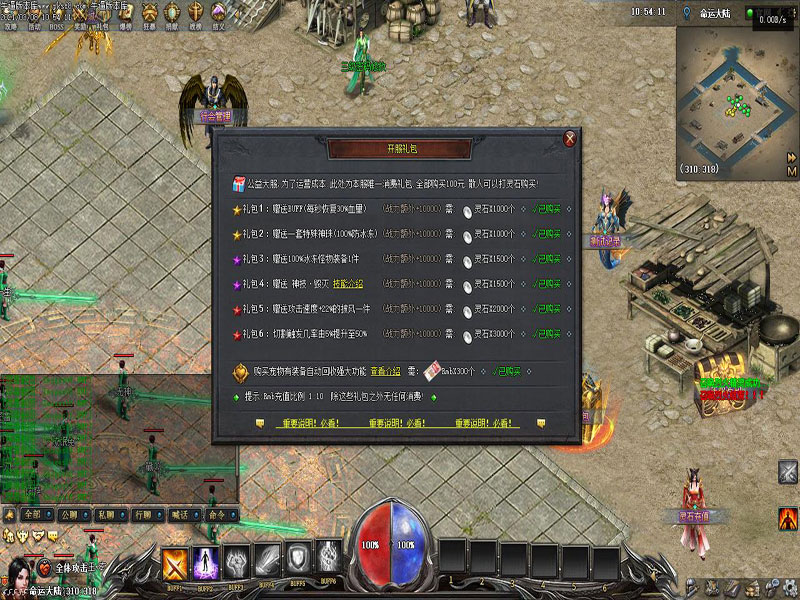Open the 查看介绍 link for pet recycling

pos(385,371)
